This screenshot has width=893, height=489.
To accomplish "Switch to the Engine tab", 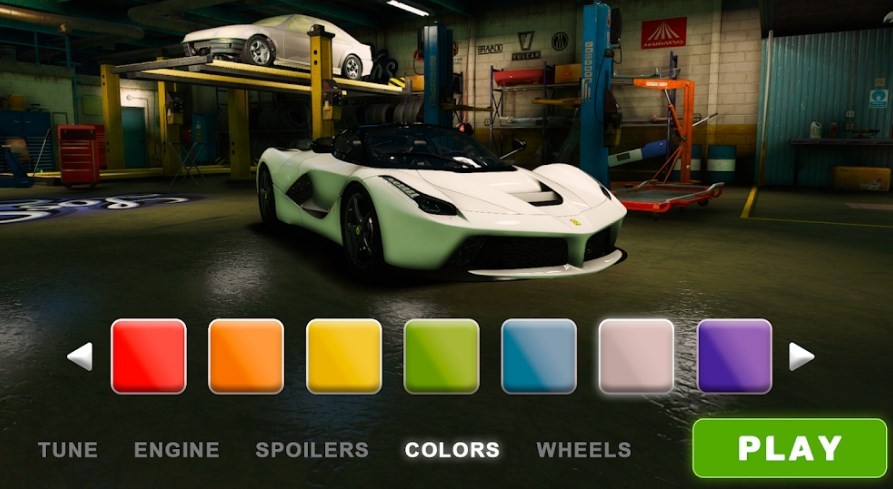I will [x=176, y=450].
